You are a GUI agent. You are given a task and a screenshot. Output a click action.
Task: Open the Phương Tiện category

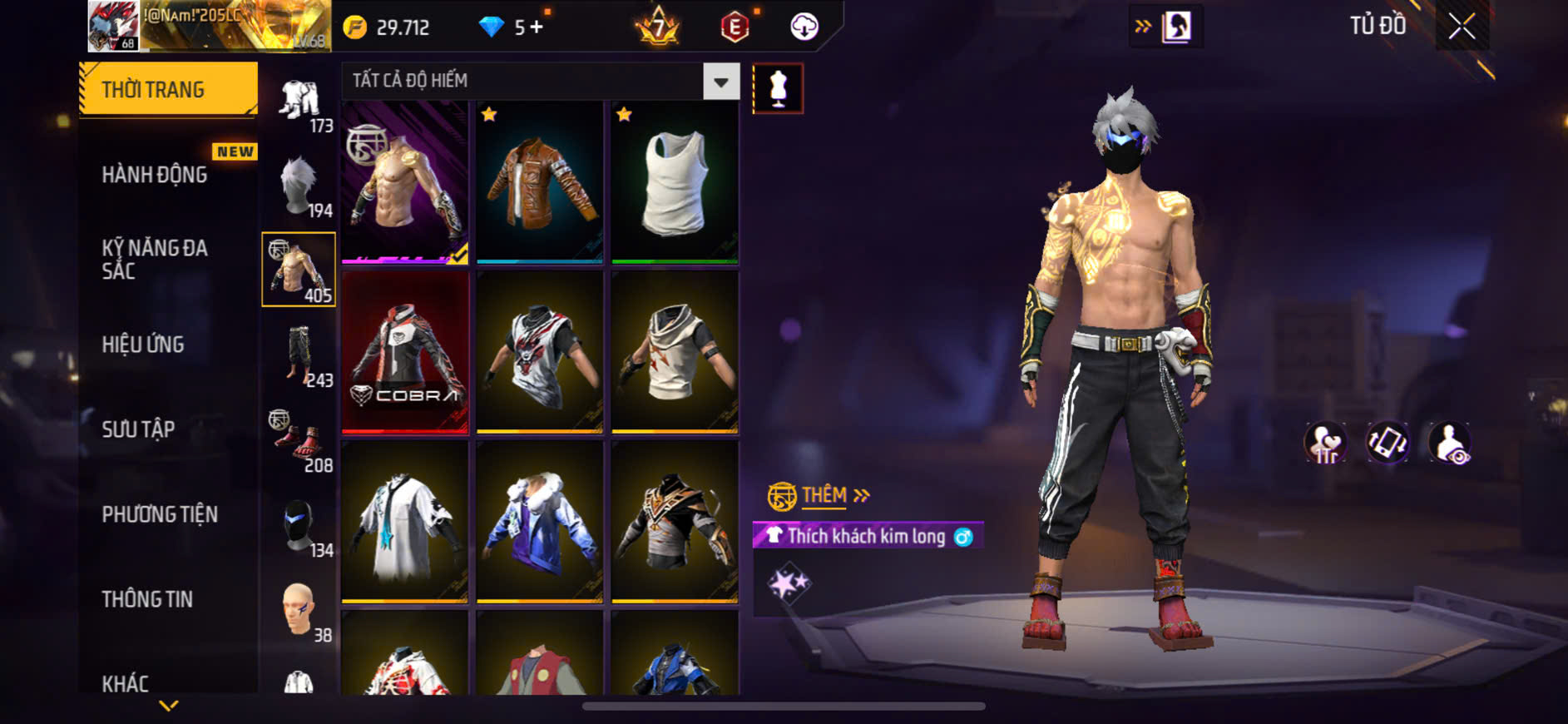160,514
